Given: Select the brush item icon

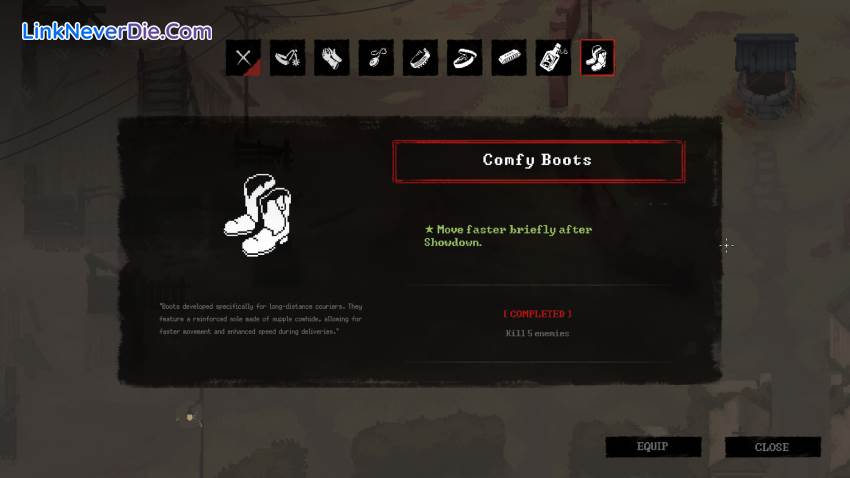Looking at the screenshot, I should 420,58.
